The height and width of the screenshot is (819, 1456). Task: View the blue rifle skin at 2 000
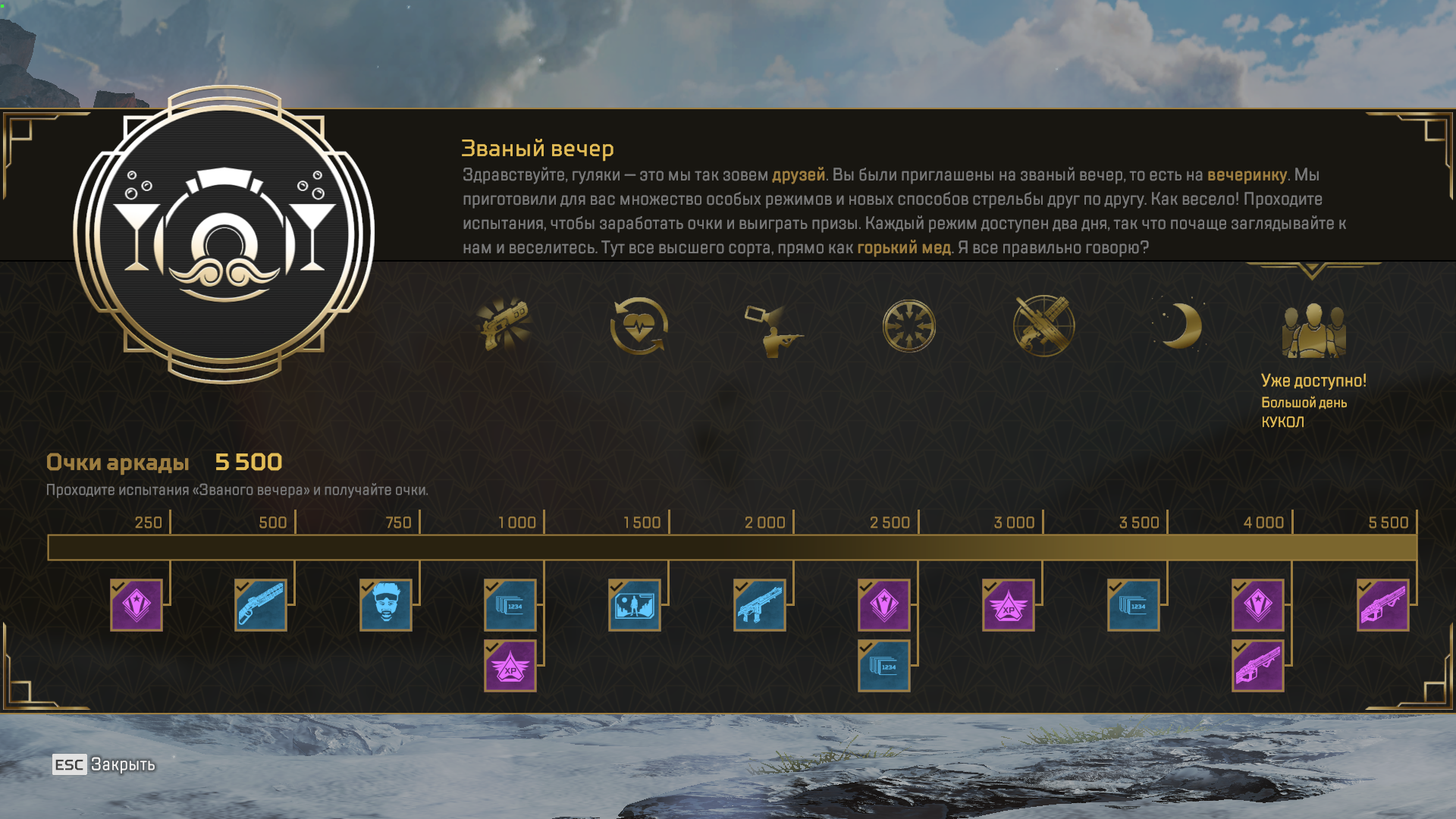[x=760, y=605]
